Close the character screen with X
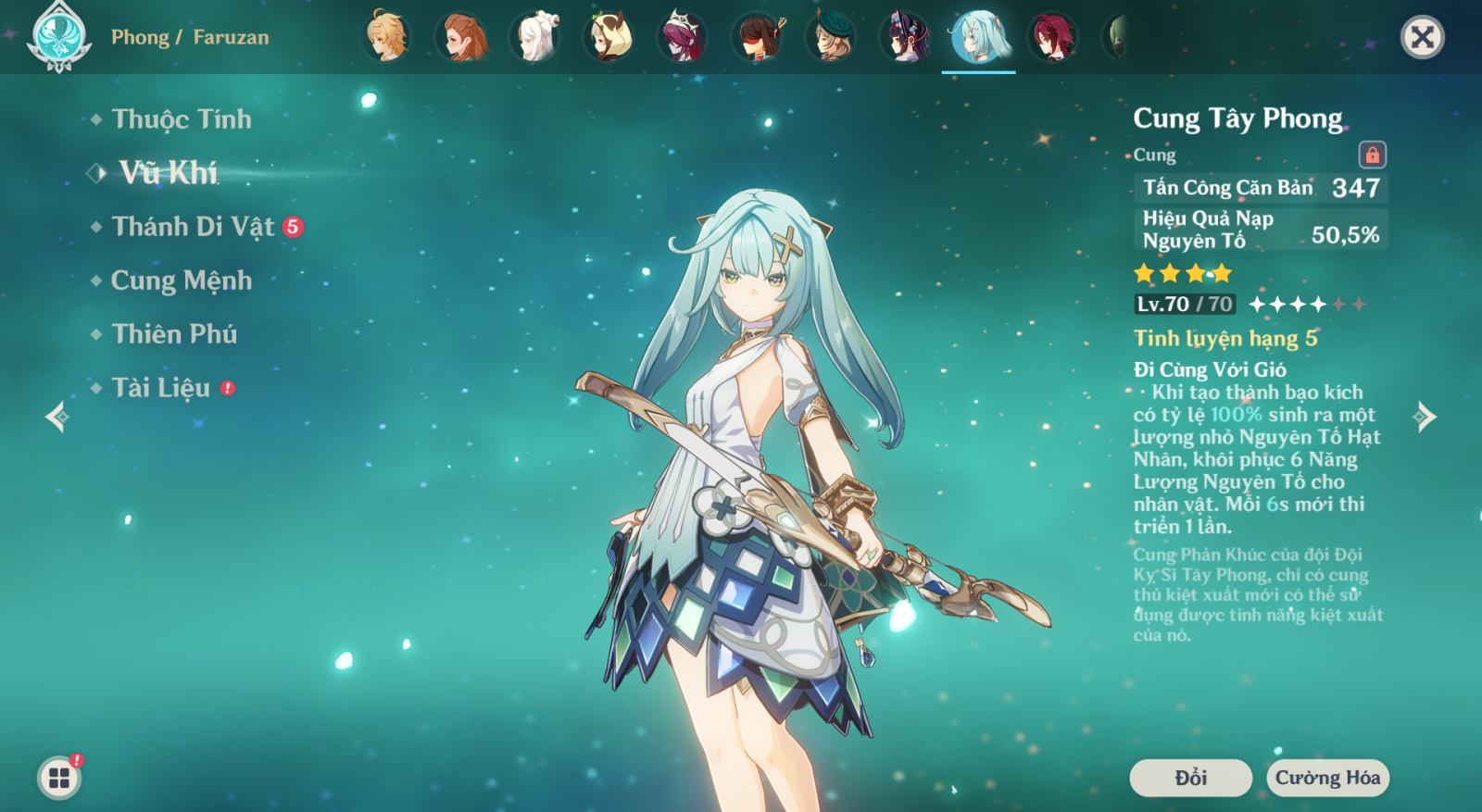Screen dimensions: 1482x812 (1422, 37)
